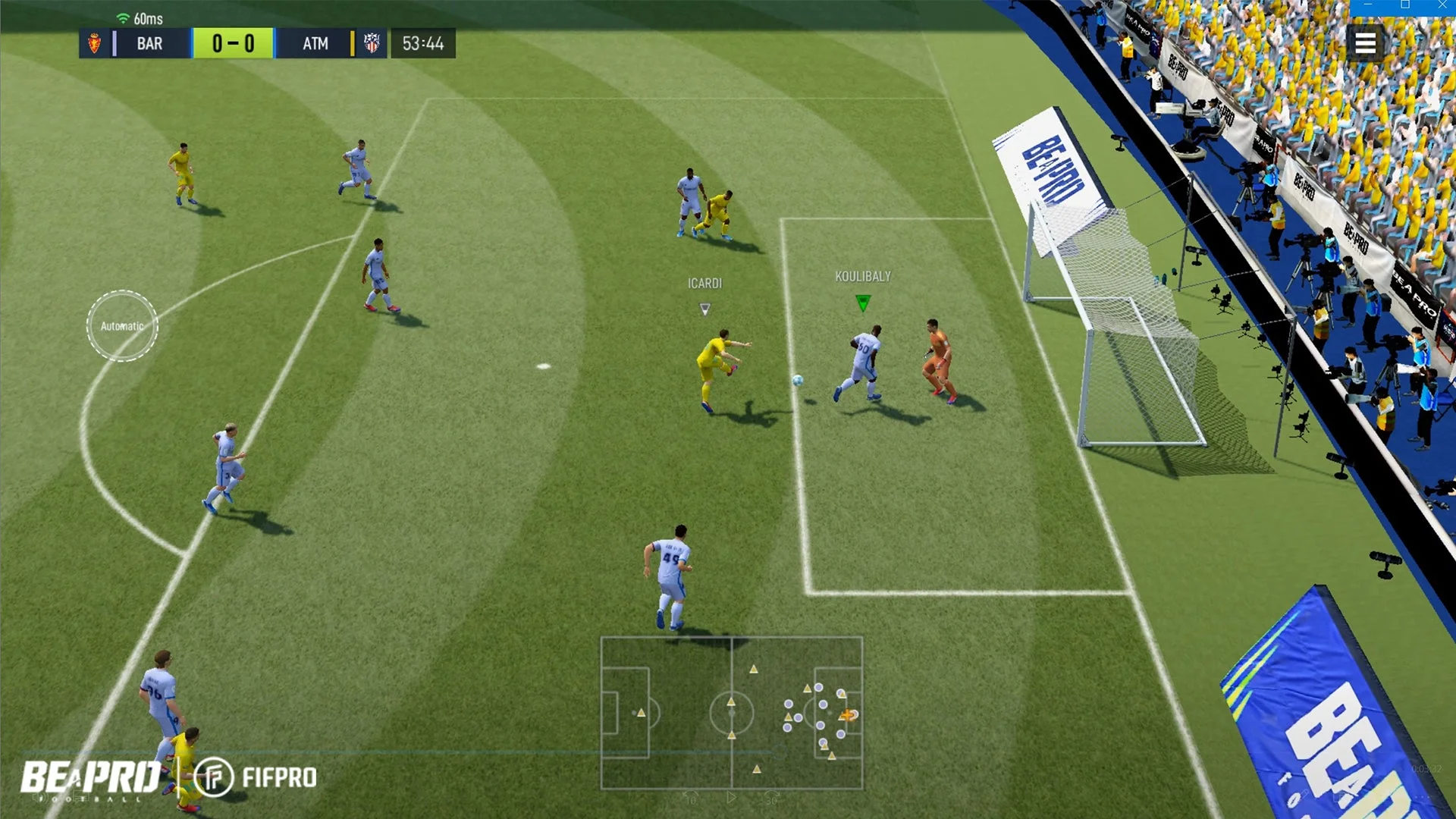
Task: Click the orange ball marker on the minimap
Action: point(849,714)
